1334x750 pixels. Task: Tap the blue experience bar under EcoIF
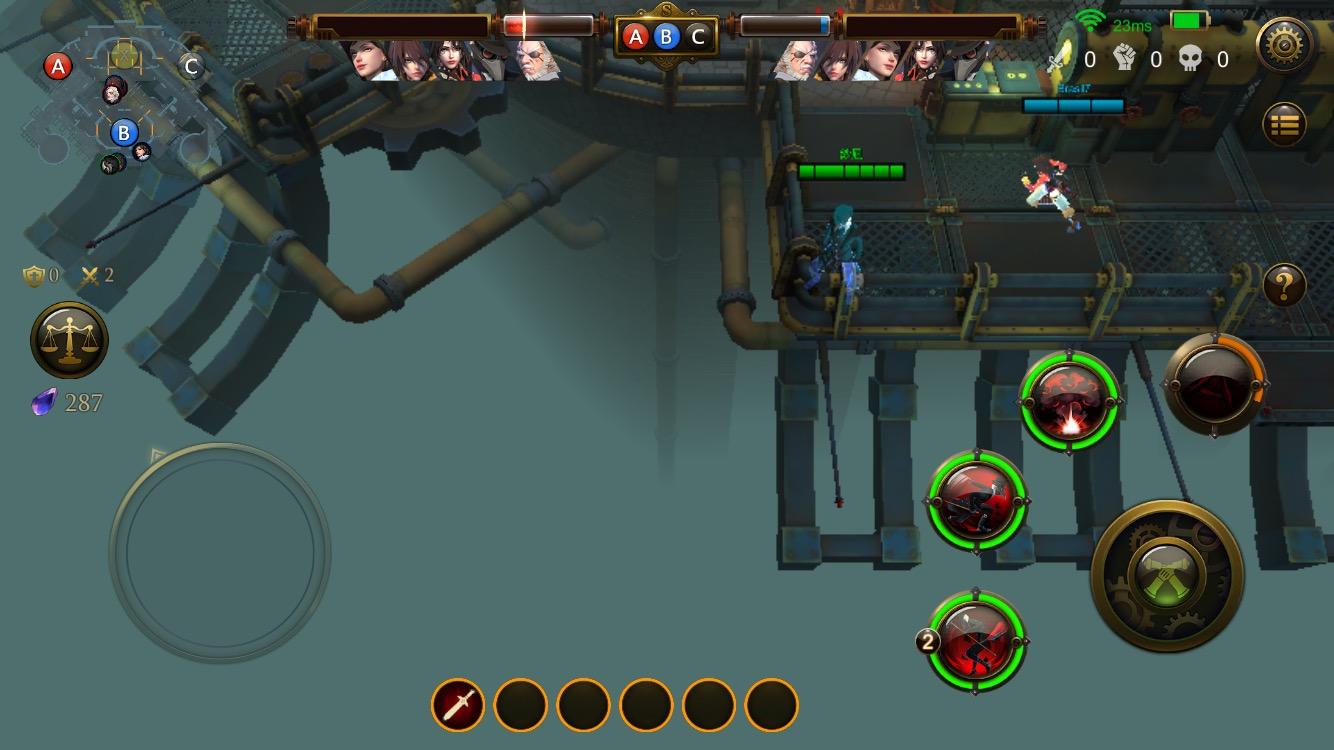click(1075, 105)
